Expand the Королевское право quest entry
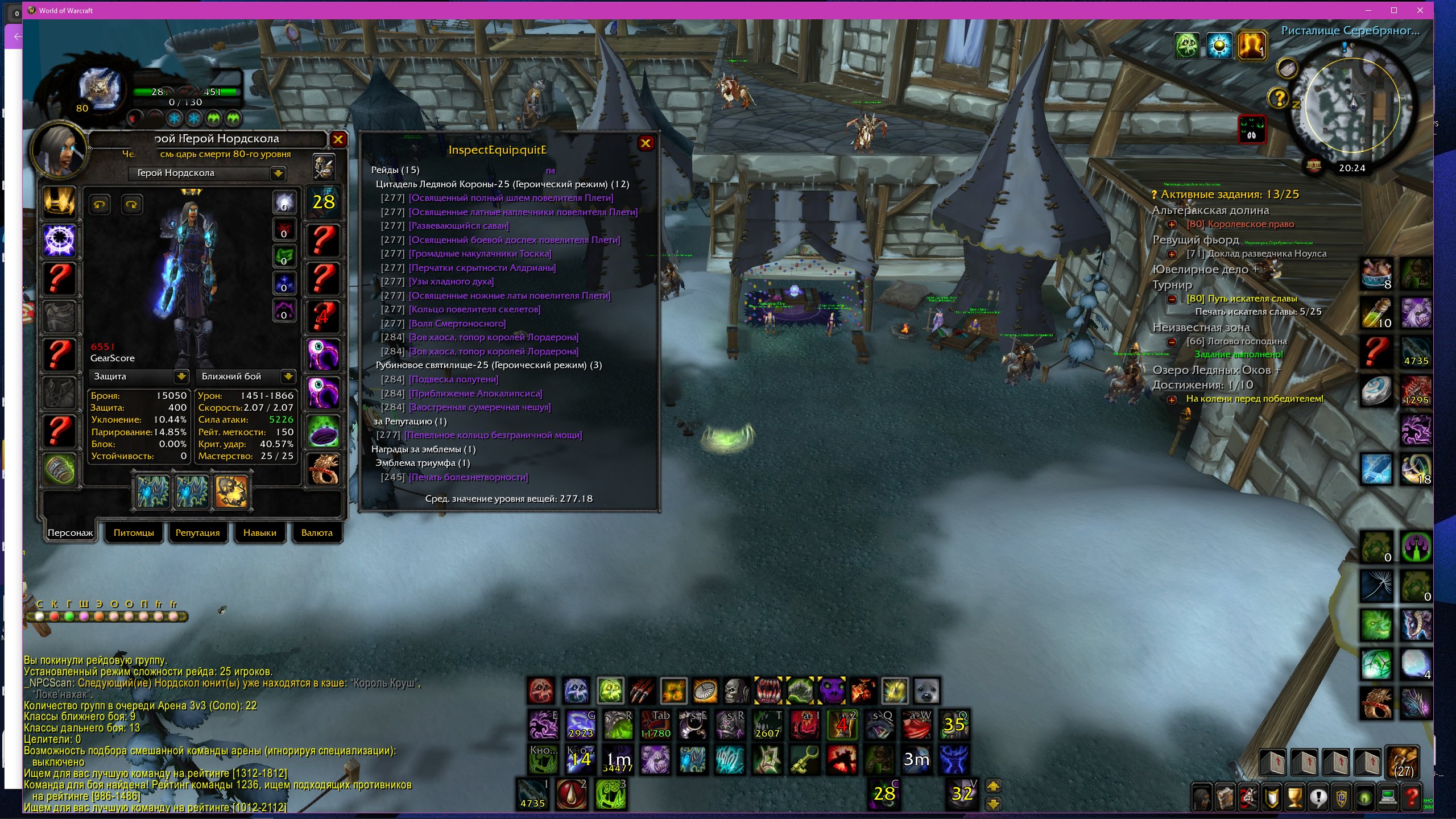The image size is (1456, 819). tap(1172, 224)
